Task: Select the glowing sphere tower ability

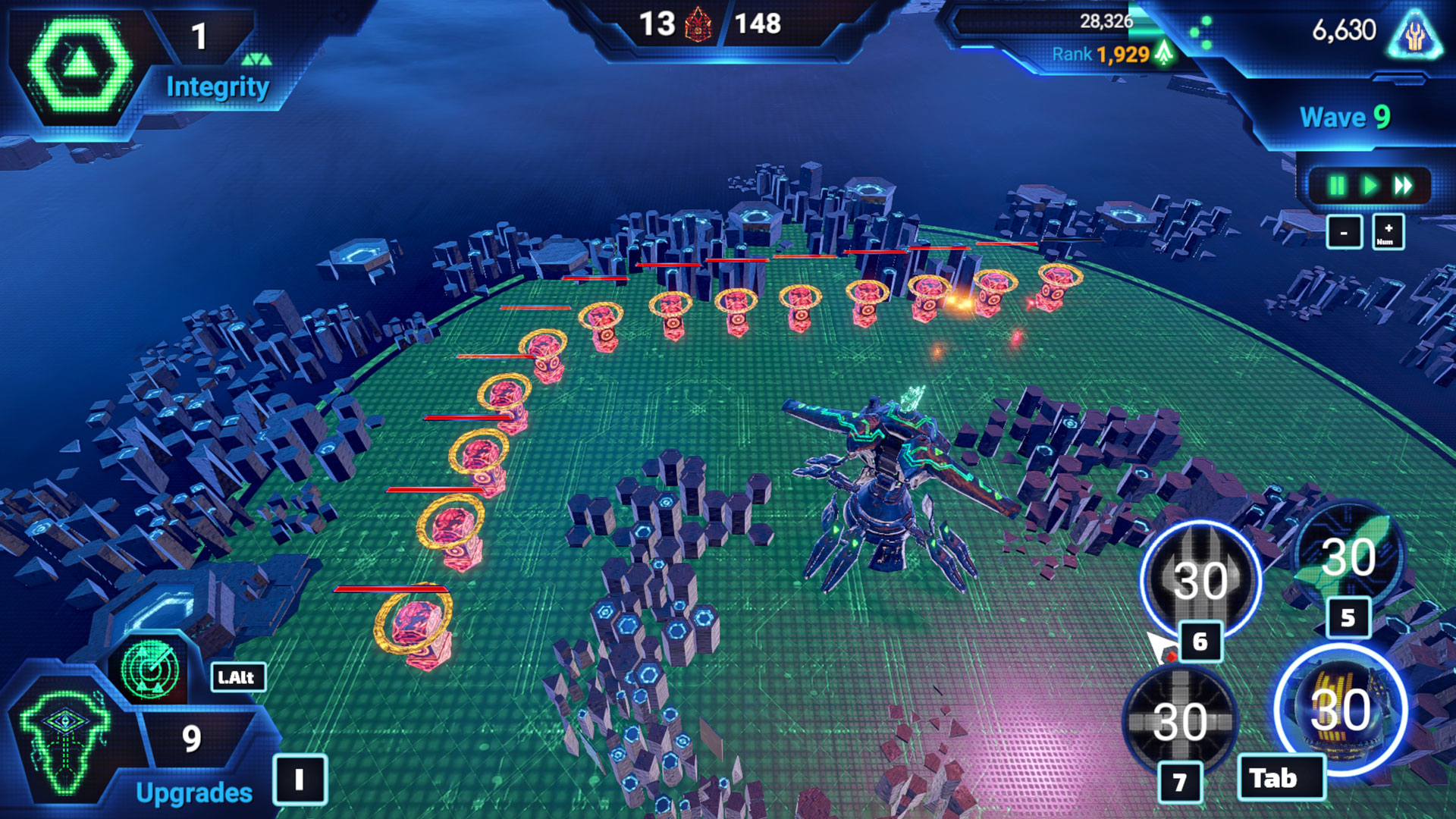Action: click(1341, 709)
